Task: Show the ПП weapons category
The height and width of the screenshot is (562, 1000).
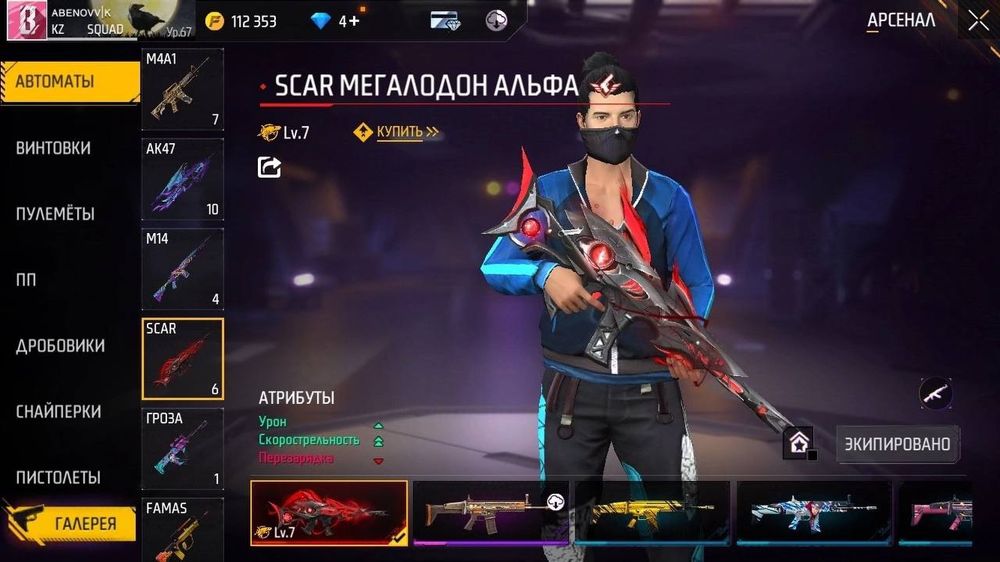Action: coord(26,280)
